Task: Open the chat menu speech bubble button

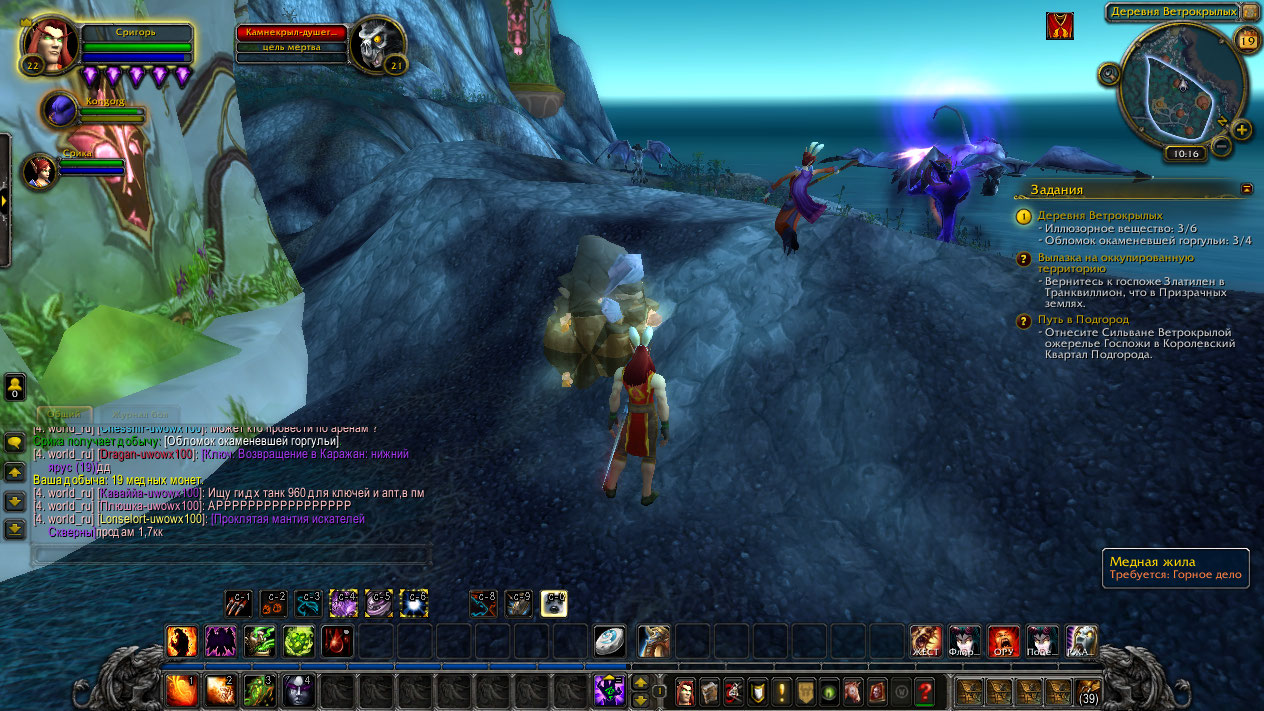Action: 15,442
